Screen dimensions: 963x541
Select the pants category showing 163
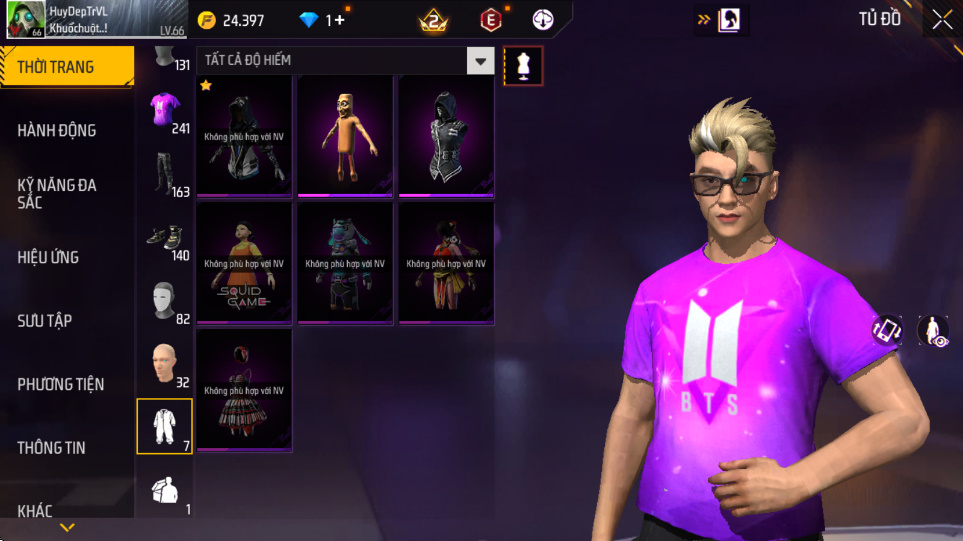point(165,174)
